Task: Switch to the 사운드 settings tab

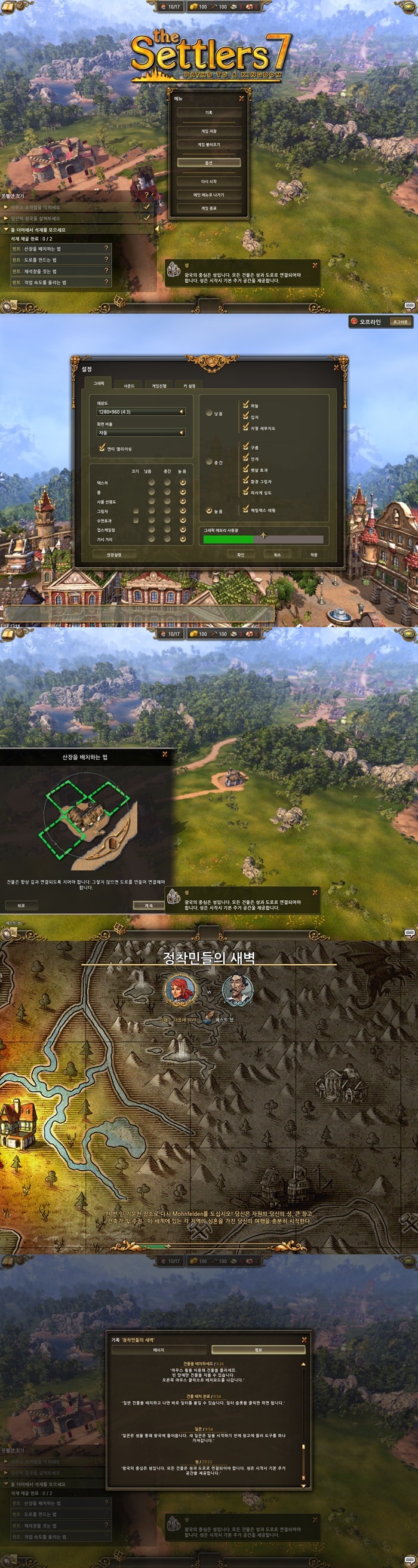Action: [129, 385]
